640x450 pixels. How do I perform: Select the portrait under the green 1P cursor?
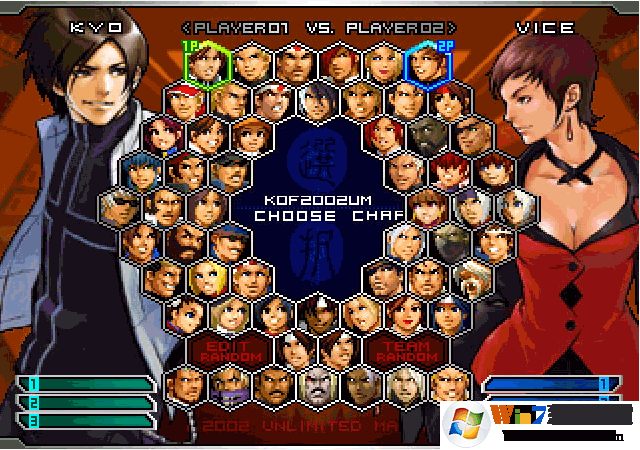coord(208,66)
